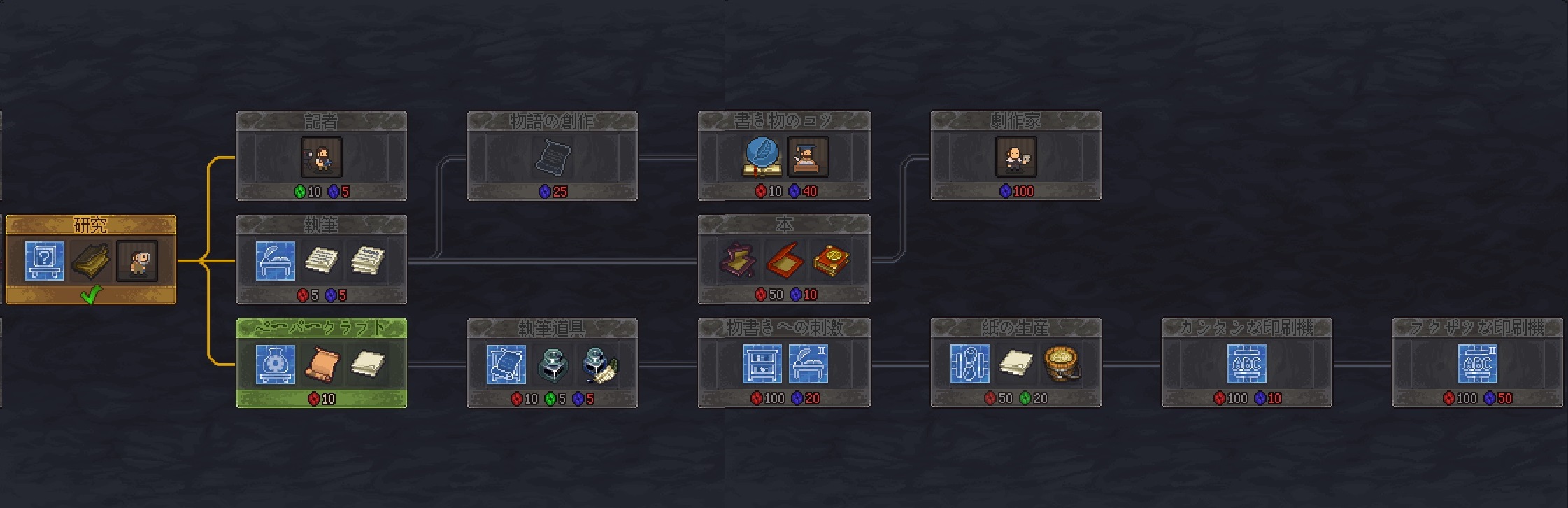The image size is (1568, 508).
Task: Select the 書き物のコツ technology
Action: coord(783,156)
